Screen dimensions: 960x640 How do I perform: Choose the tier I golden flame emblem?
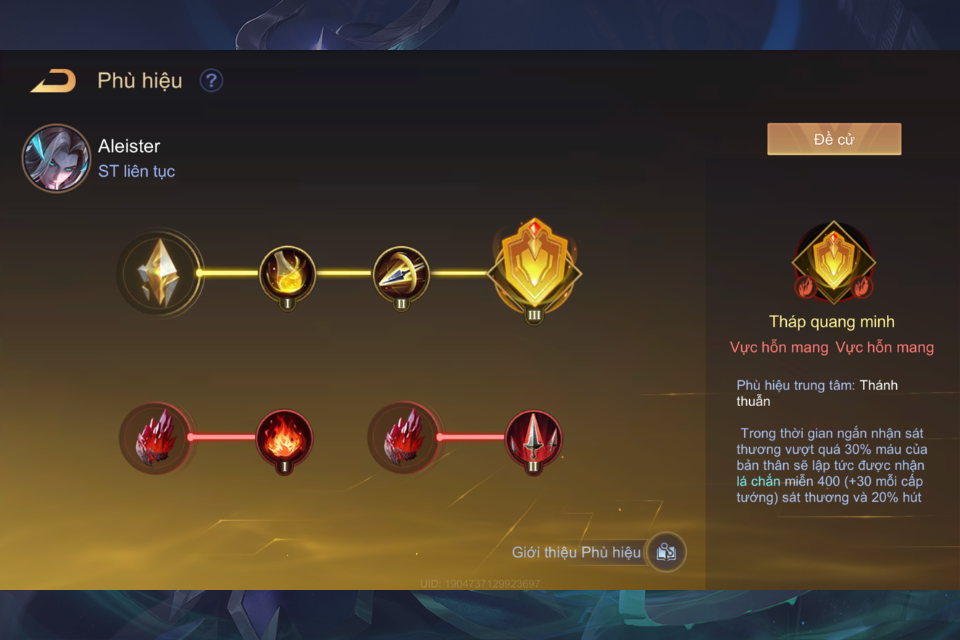[288, 273]
